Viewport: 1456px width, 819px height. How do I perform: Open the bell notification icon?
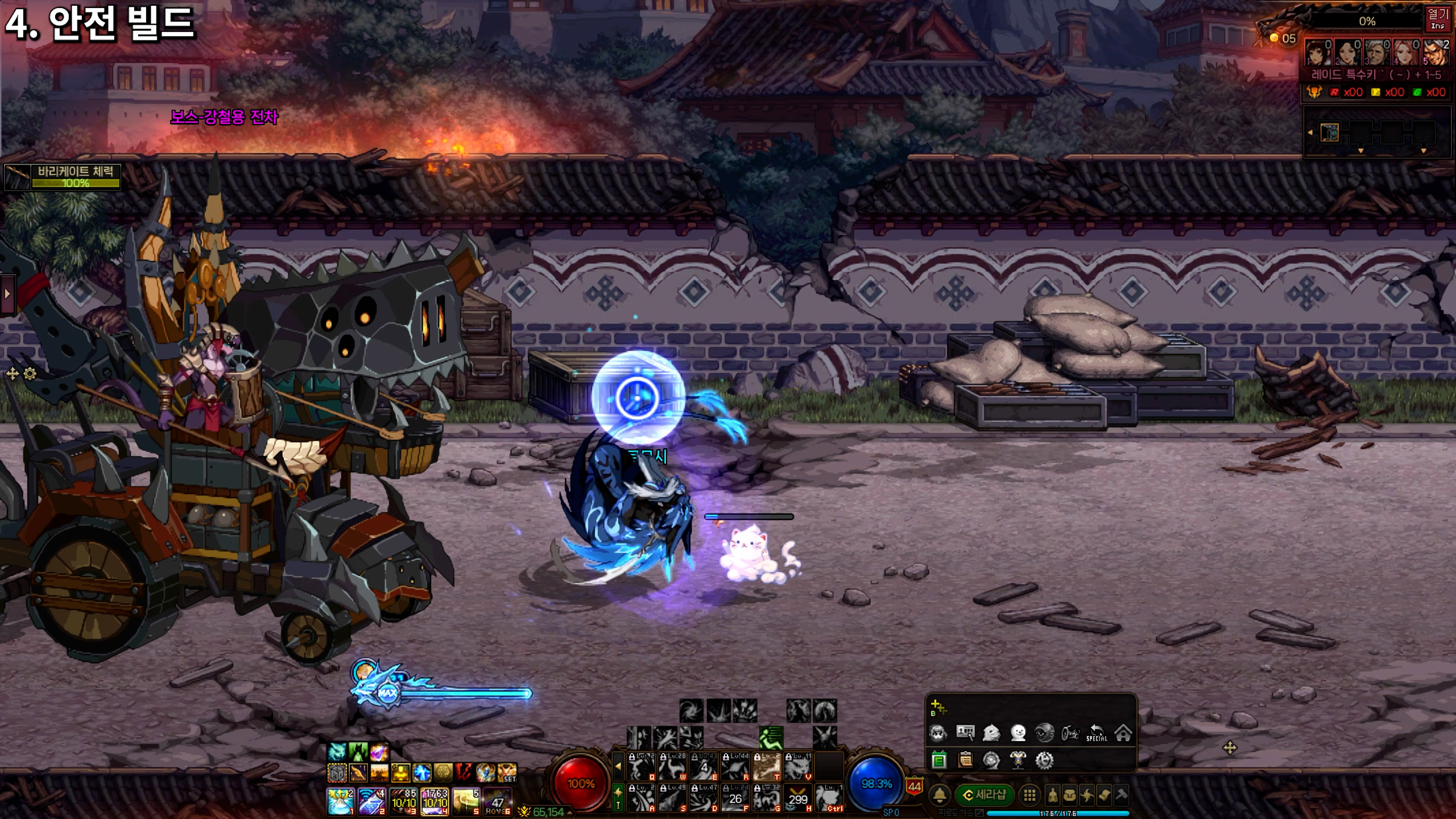(x=940, y=795)
